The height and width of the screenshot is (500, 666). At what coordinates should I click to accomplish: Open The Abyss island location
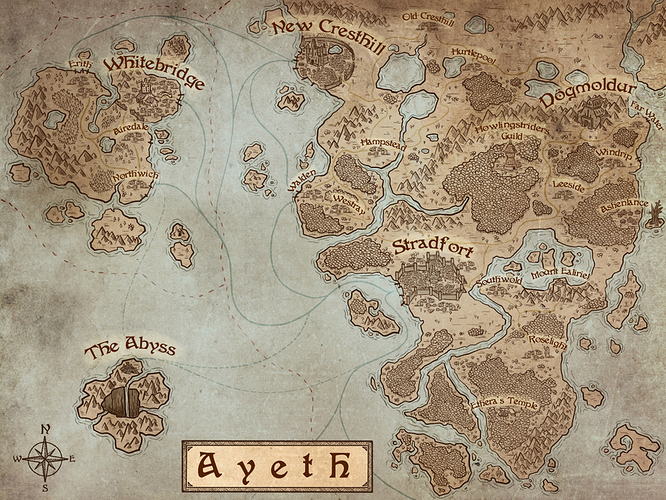(130, 350)
